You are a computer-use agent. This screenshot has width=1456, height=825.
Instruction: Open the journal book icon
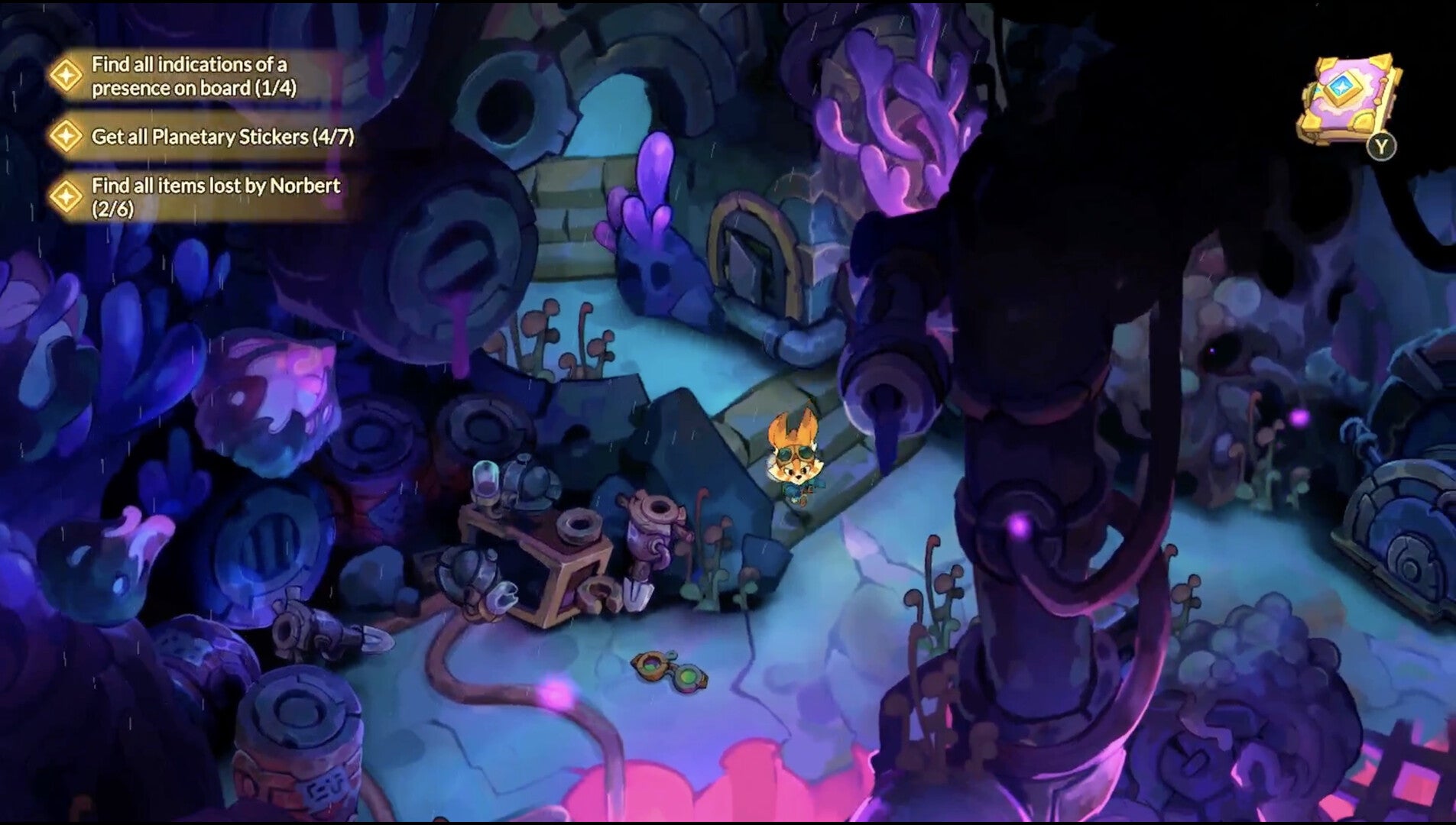1348,99
